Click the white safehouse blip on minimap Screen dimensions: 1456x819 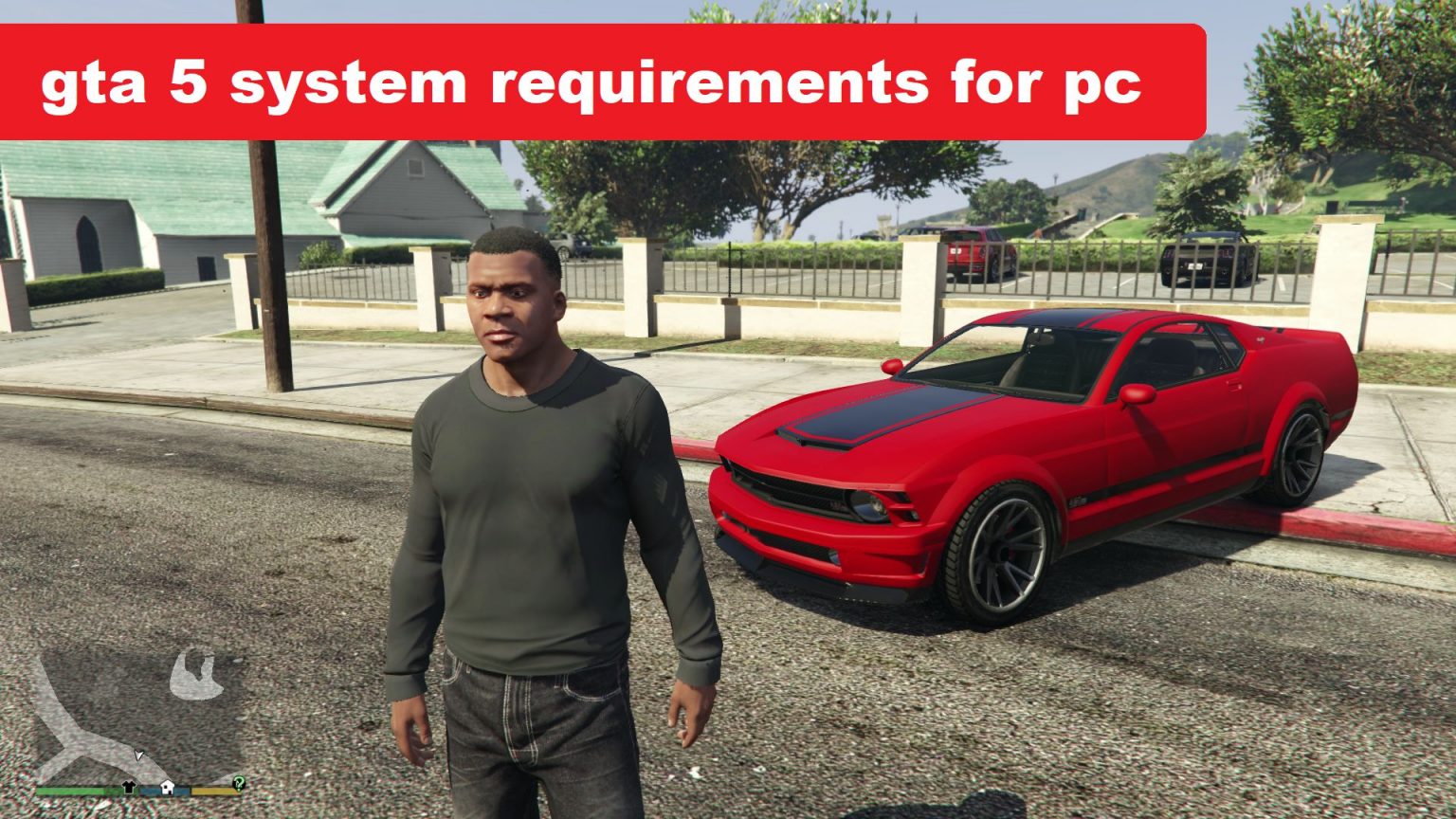coord(167,788)
